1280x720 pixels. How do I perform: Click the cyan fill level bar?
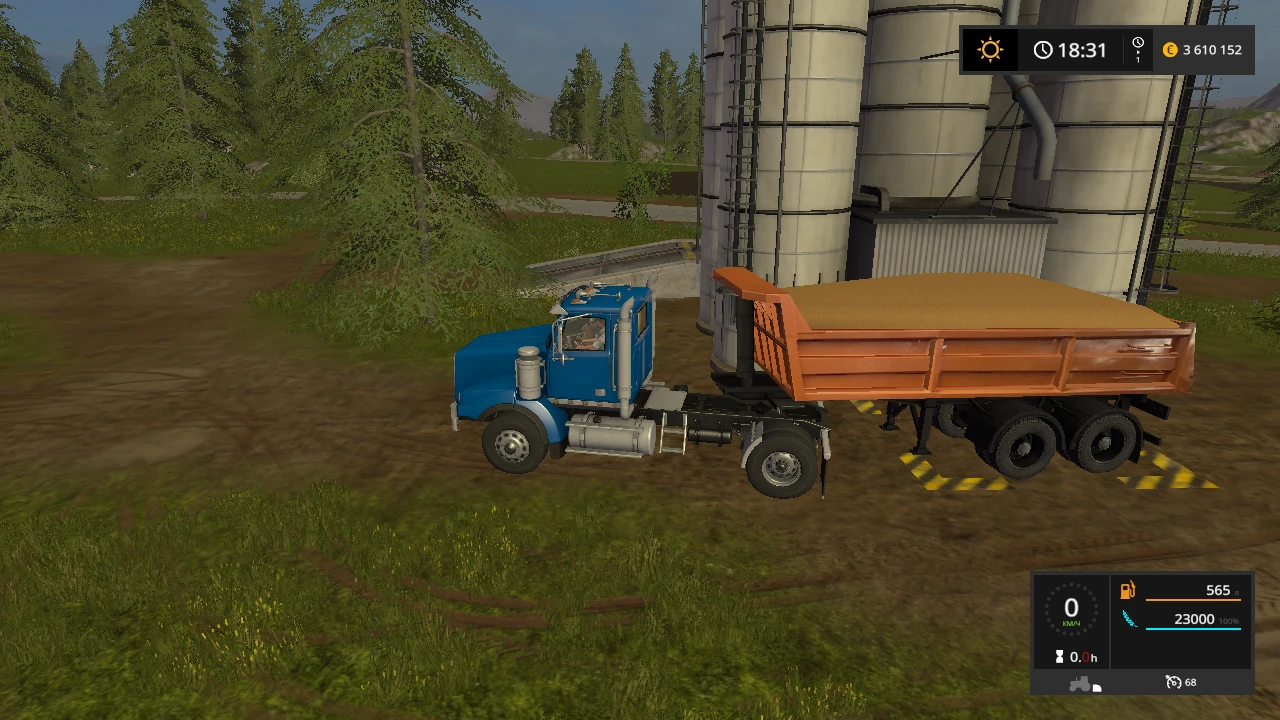1193,628
